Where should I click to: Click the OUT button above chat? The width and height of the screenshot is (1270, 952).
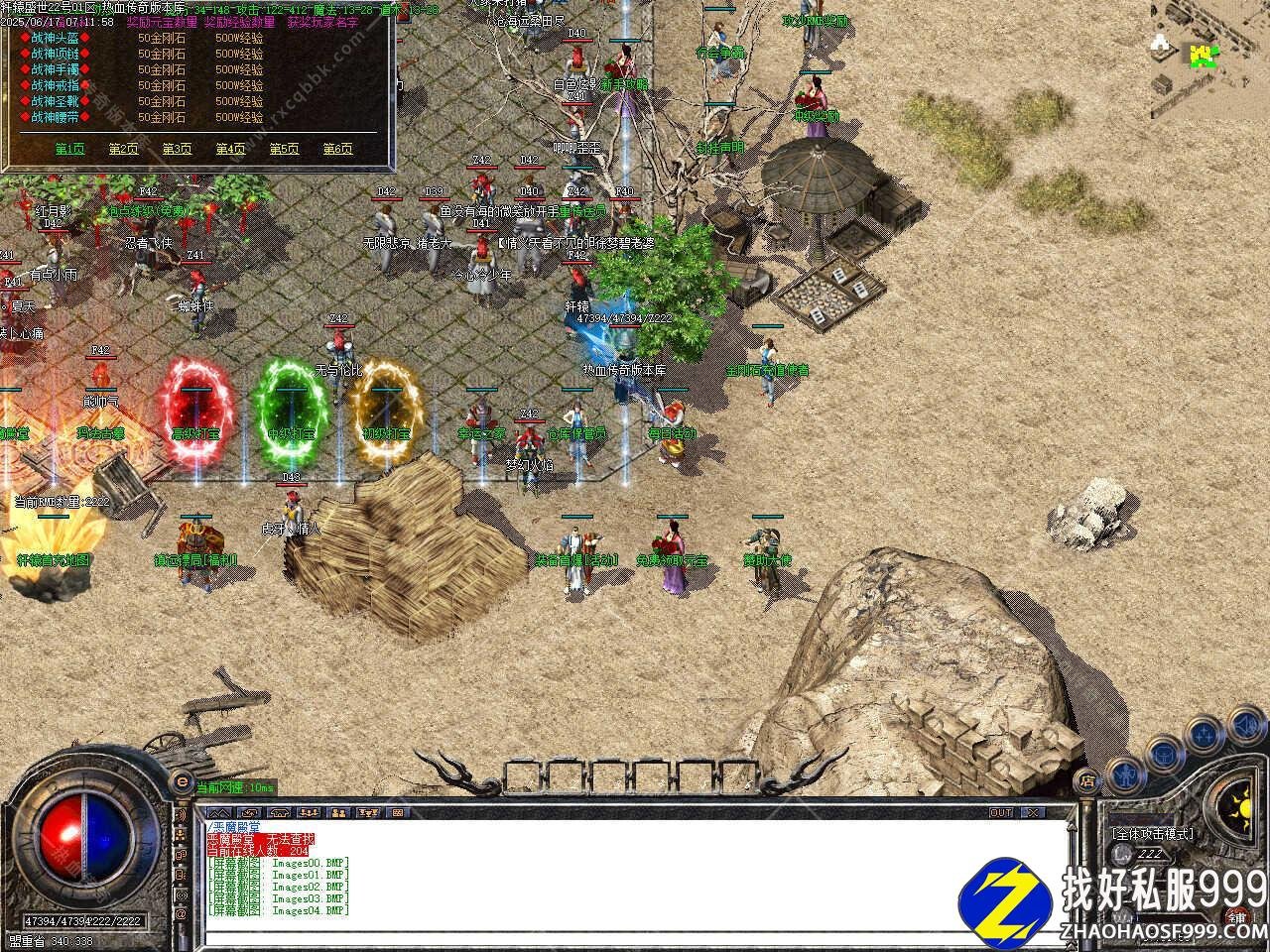1001,812
